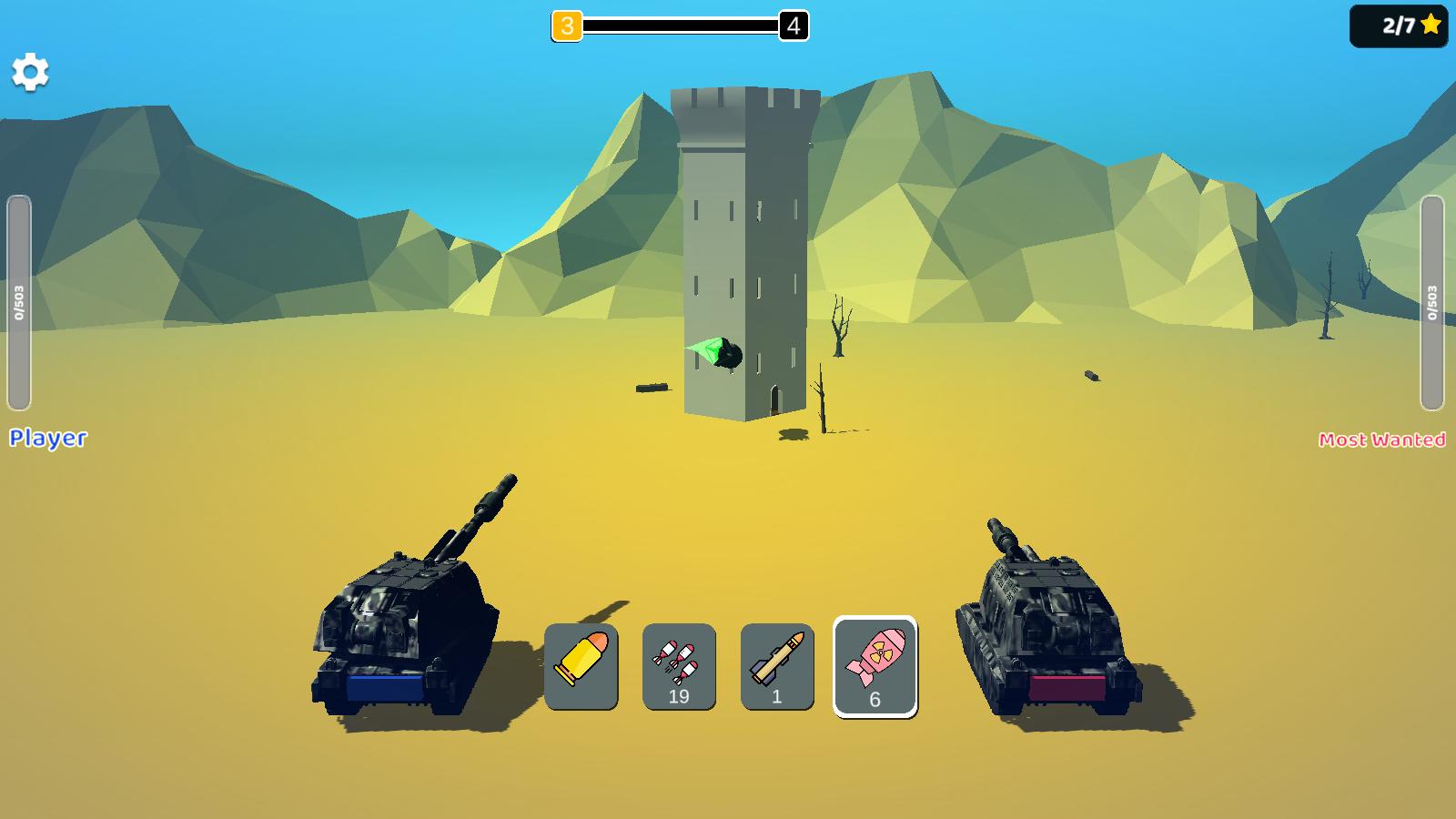This screenshot has width=1456, height=819.
Task: Open the ammo tray showing four weapon slots
Action: click(728, 664)
